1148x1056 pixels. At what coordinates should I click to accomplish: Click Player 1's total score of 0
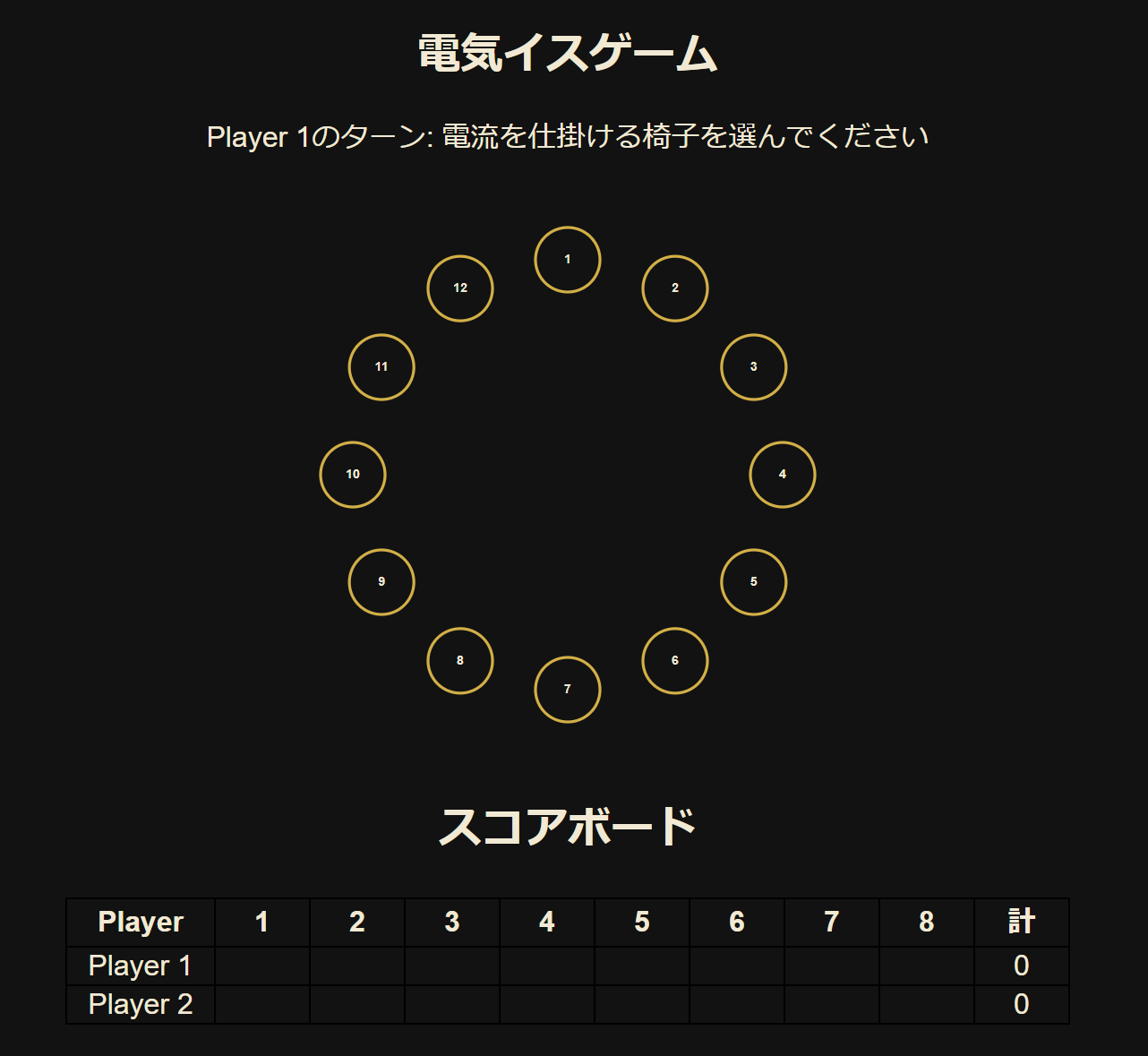1022,966
